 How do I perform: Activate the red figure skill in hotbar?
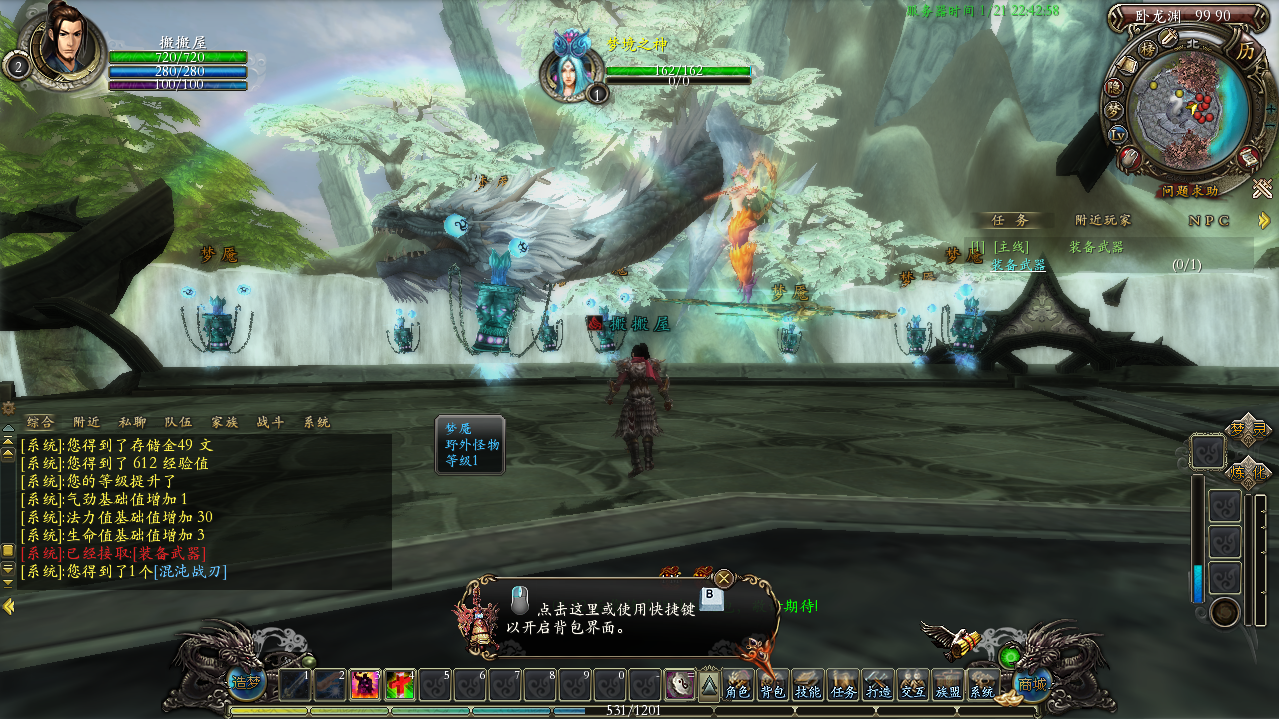364,685
